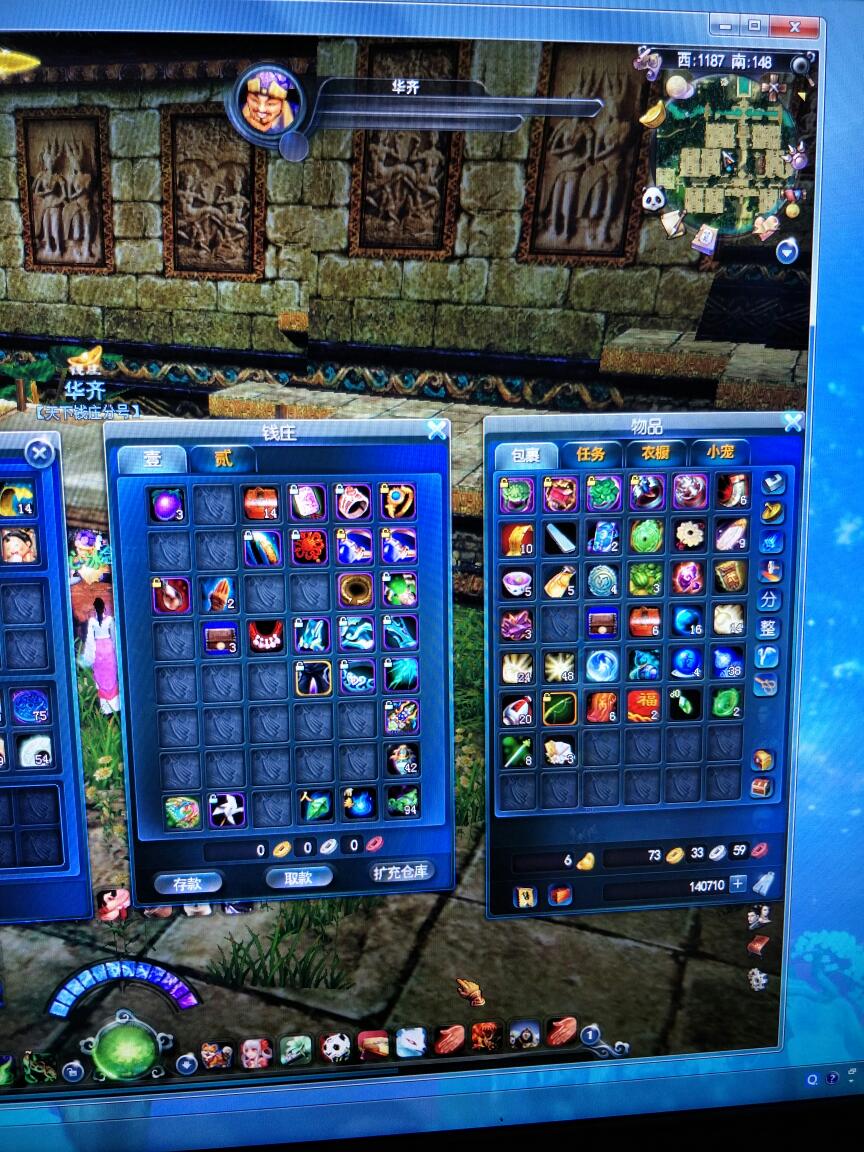Image resolution: width=864 pixels, height=1152 pixels.
Task: Switch to the 衣橱 wardrobe tab
Action: coord(655,453)
